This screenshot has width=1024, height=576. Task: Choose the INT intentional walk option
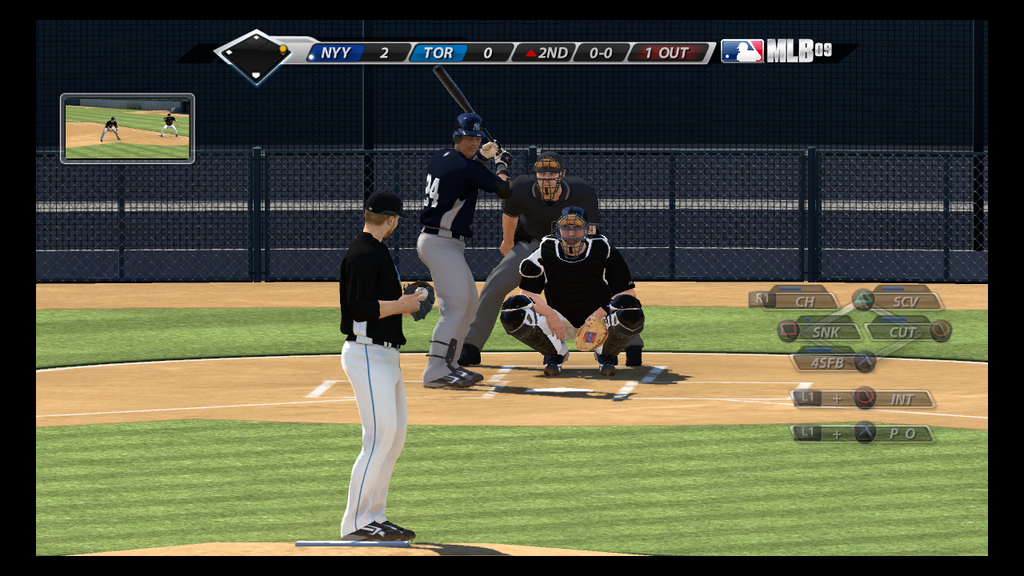(900, 399)
